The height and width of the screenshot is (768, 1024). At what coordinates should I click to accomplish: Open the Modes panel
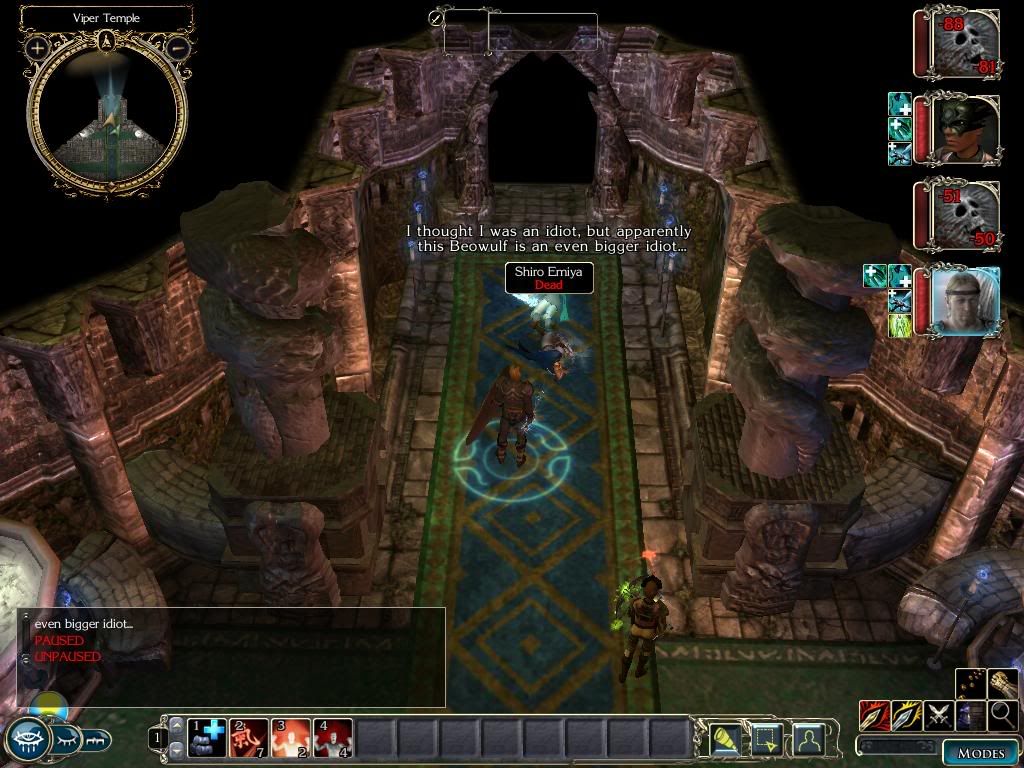[979, 753]
